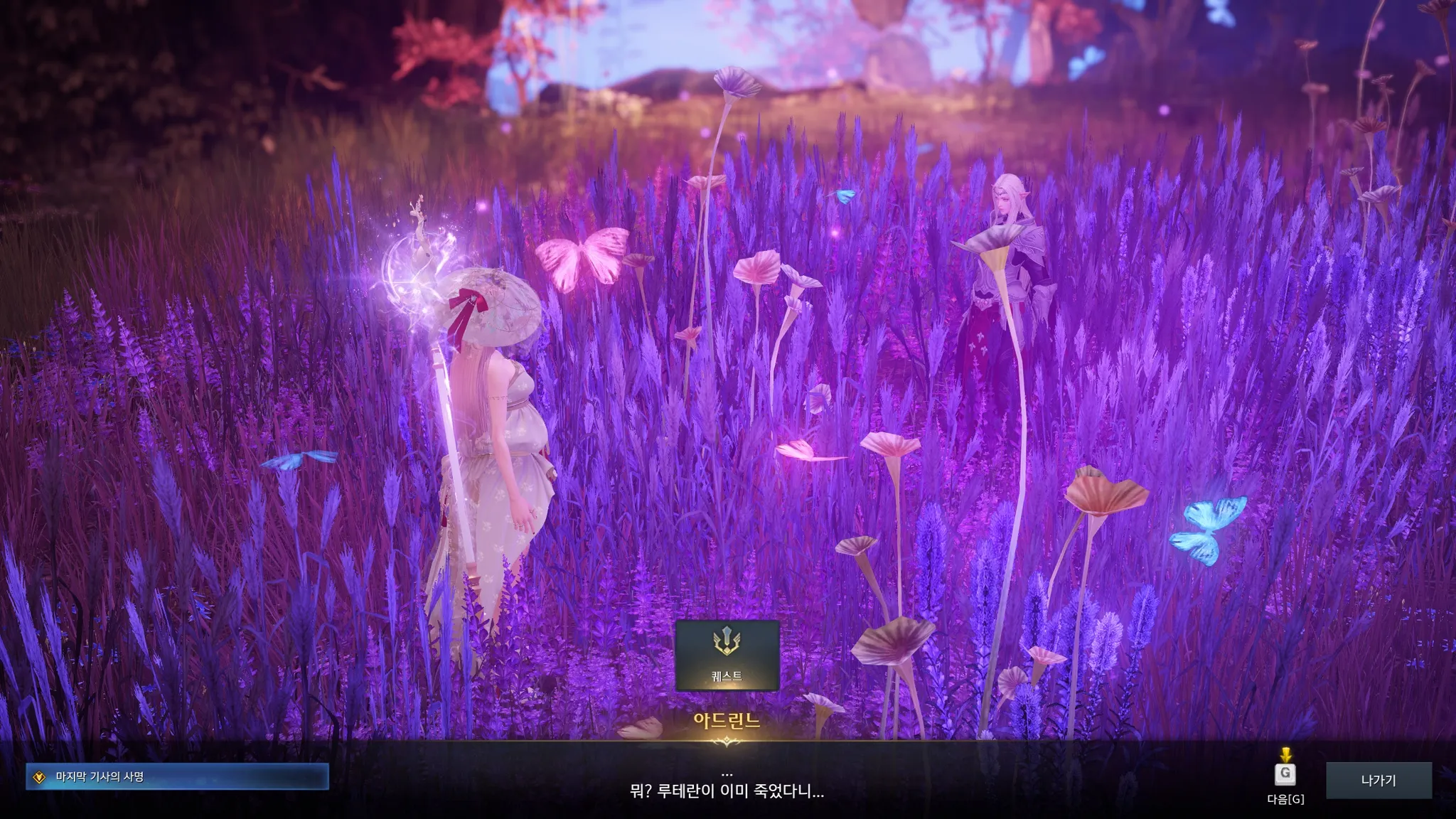
Task: Select the 마지막 기사의 사명 quest entry
Action: click(x=177, y=777)
